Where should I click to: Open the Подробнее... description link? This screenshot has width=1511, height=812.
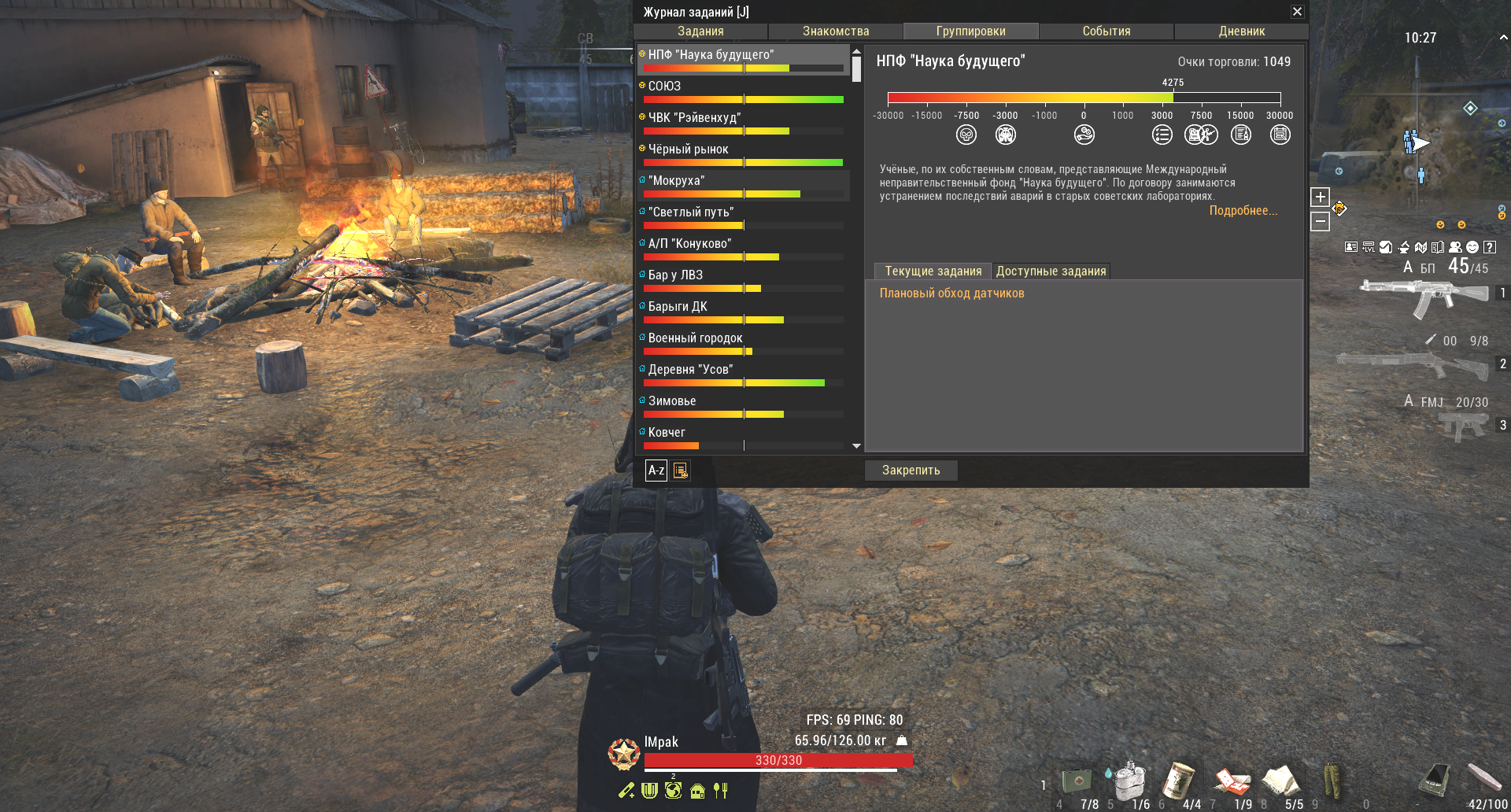pyautogui.click(x=1243, y=211)
